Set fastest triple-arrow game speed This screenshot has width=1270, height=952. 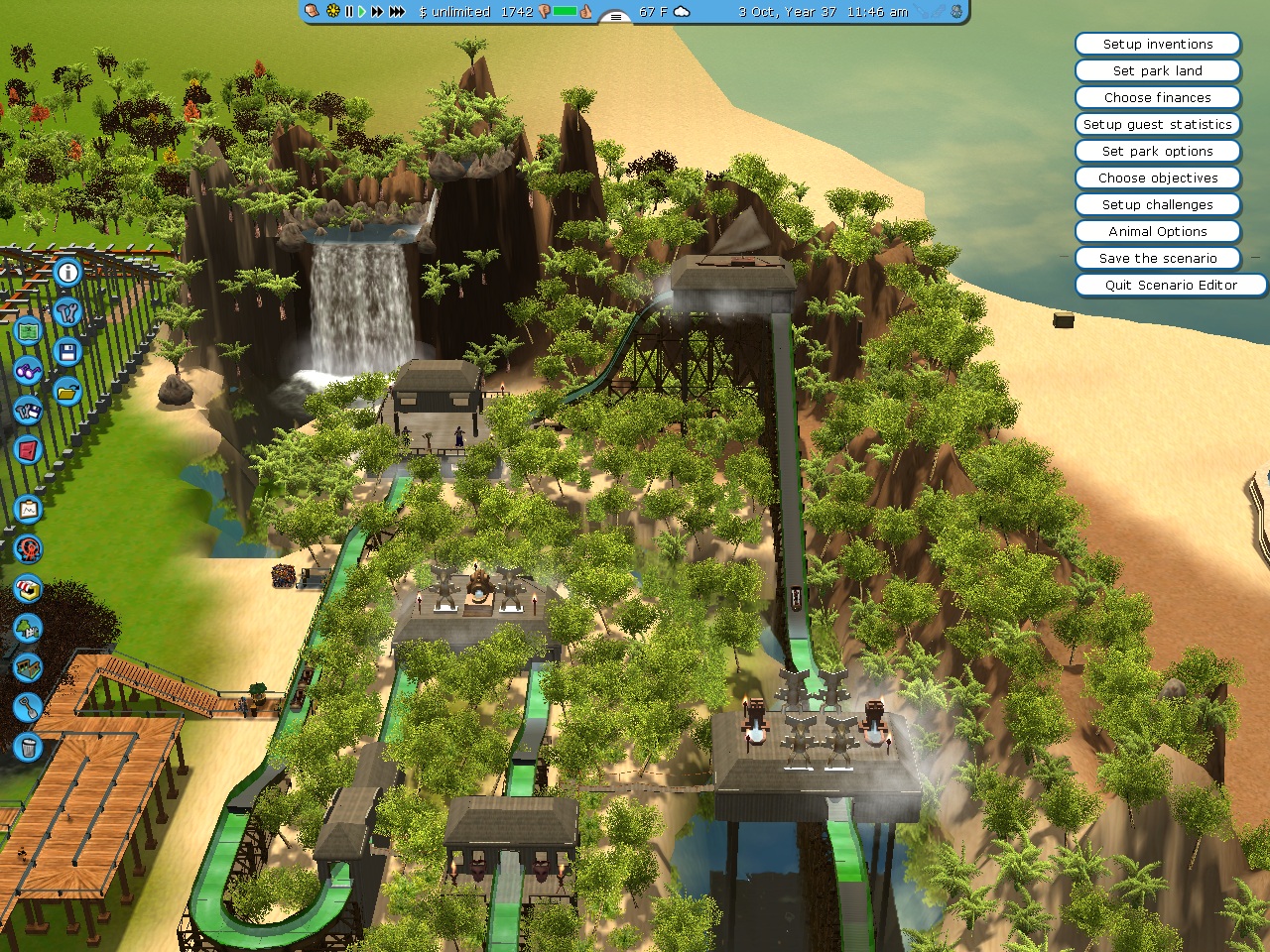(397, 12)
